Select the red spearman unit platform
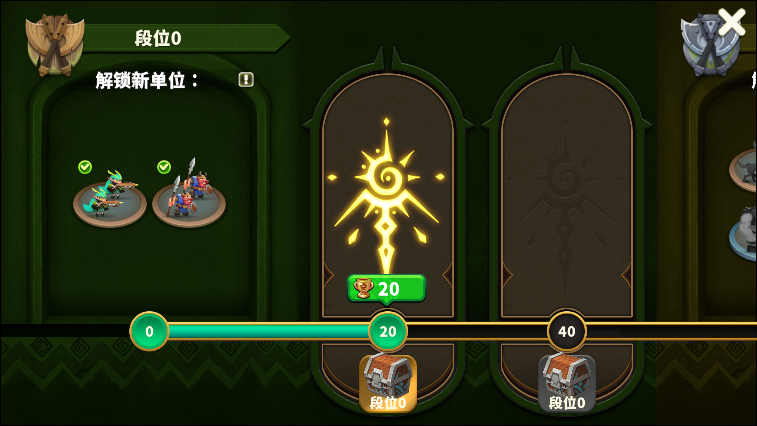Screen dimensions: 757x426 (x=189, y=196)
